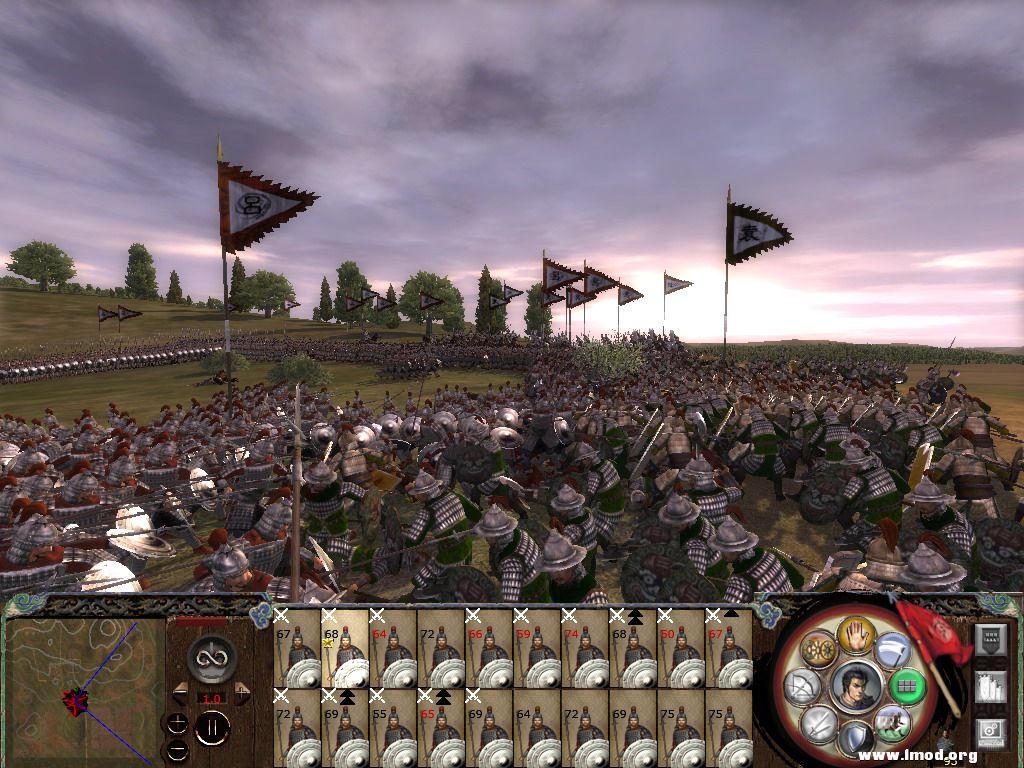Toggle fire at will bow icon
The height and width of the screenshot is (768, 1024).
pos(804,686)
